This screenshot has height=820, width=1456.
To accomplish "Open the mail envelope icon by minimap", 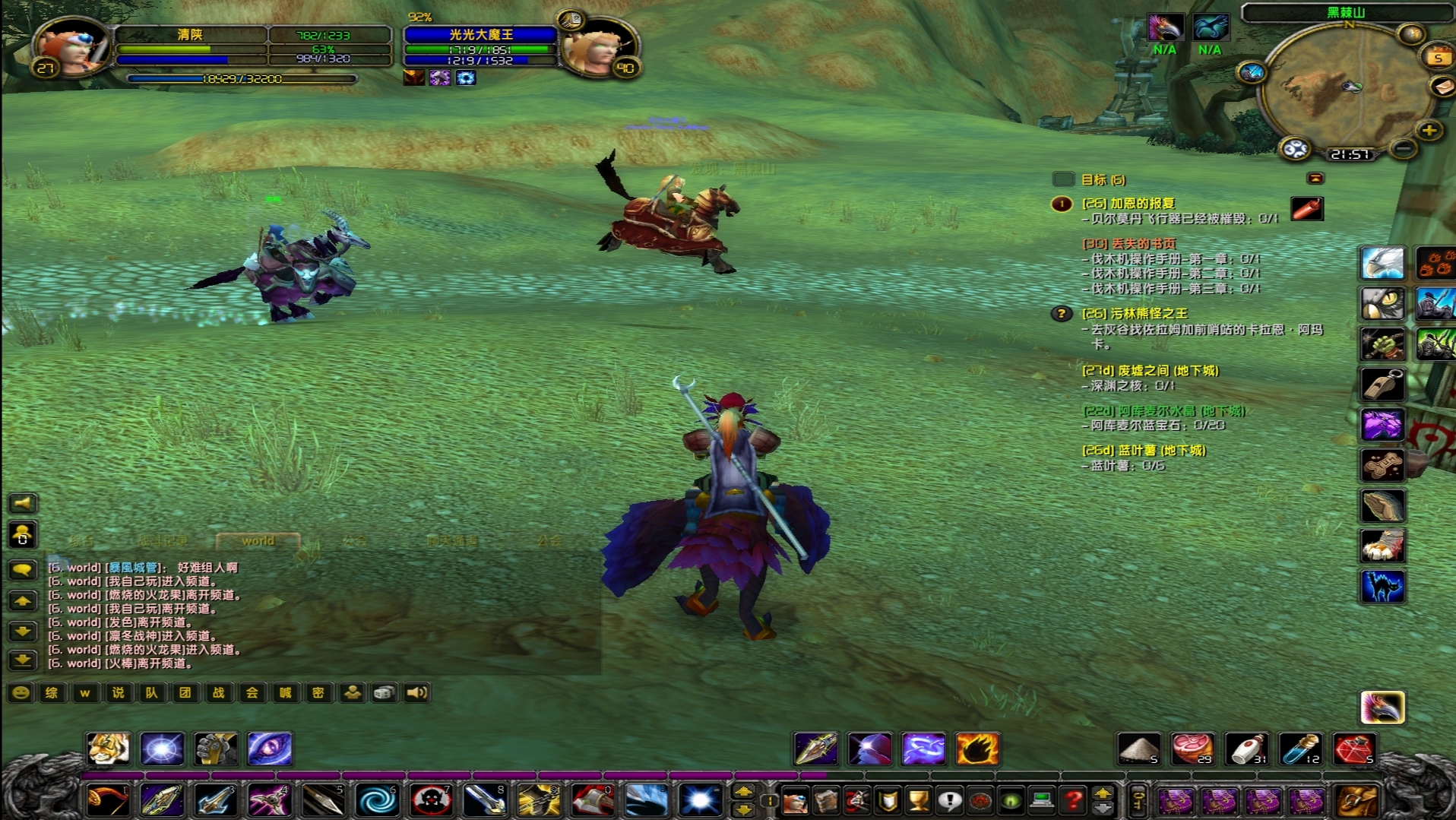I will (1442, 87).
